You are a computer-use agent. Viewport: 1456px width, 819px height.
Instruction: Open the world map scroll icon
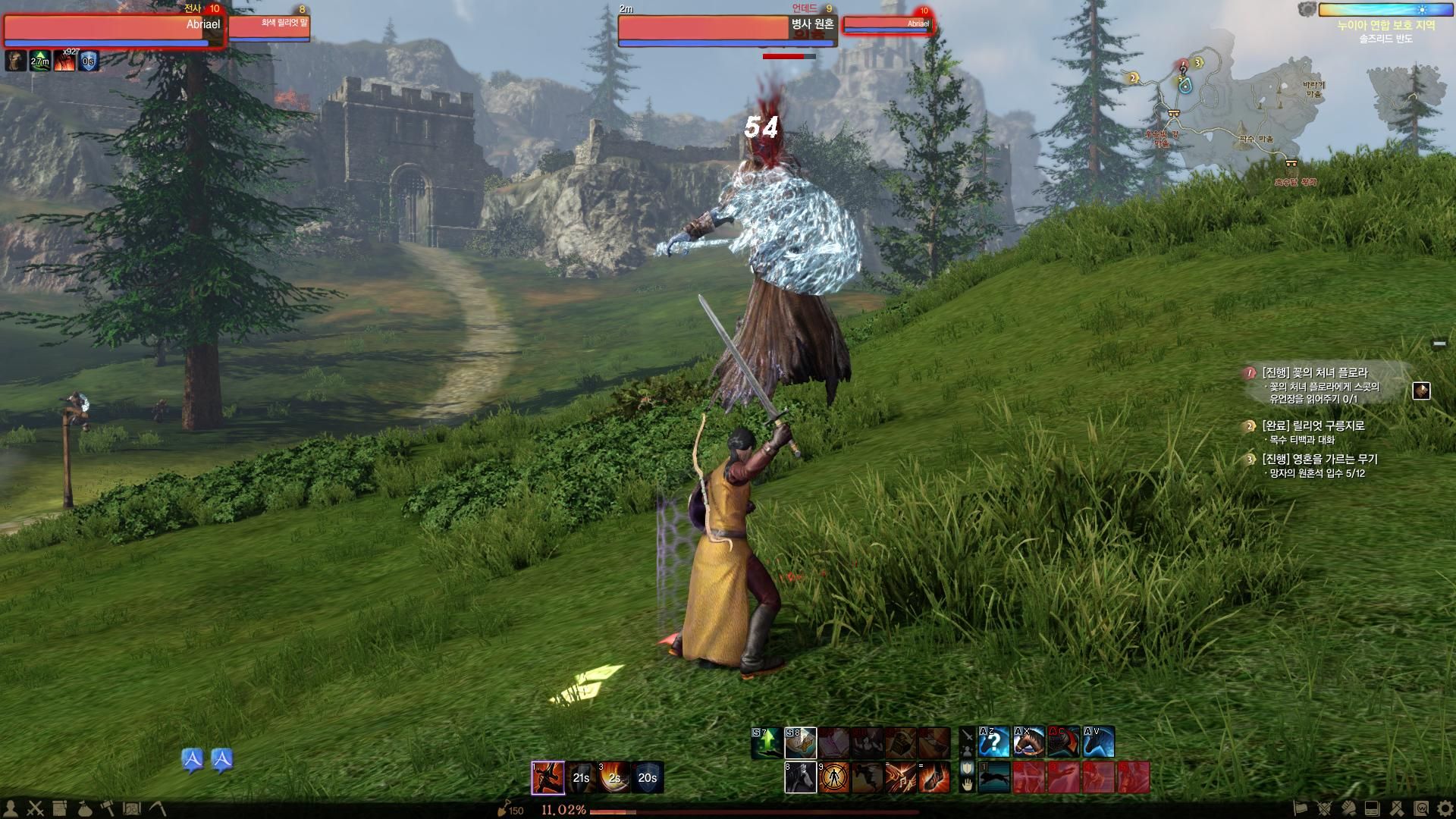point(132,808)
